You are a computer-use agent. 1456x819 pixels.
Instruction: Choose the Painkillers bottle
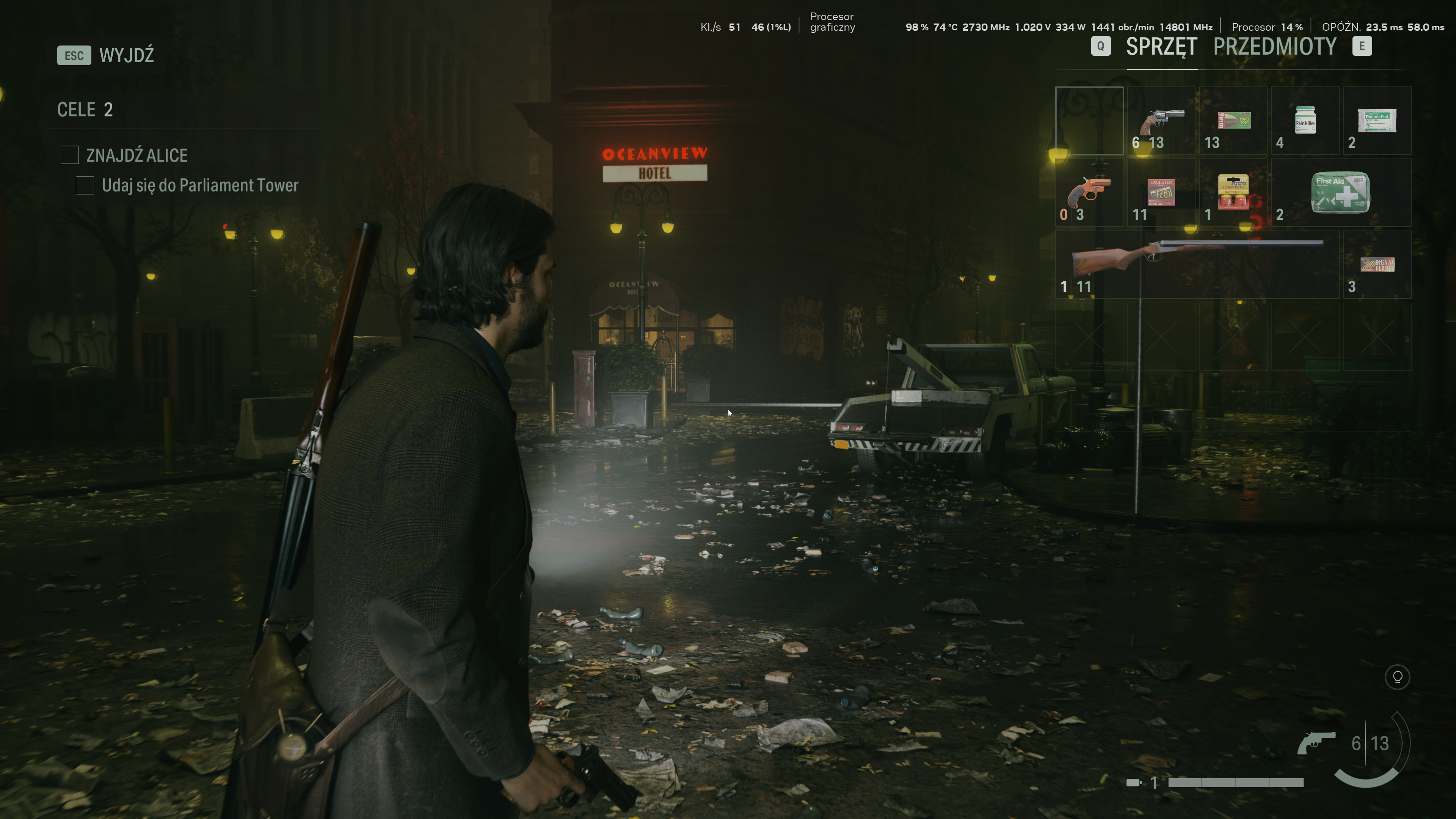1304,121
